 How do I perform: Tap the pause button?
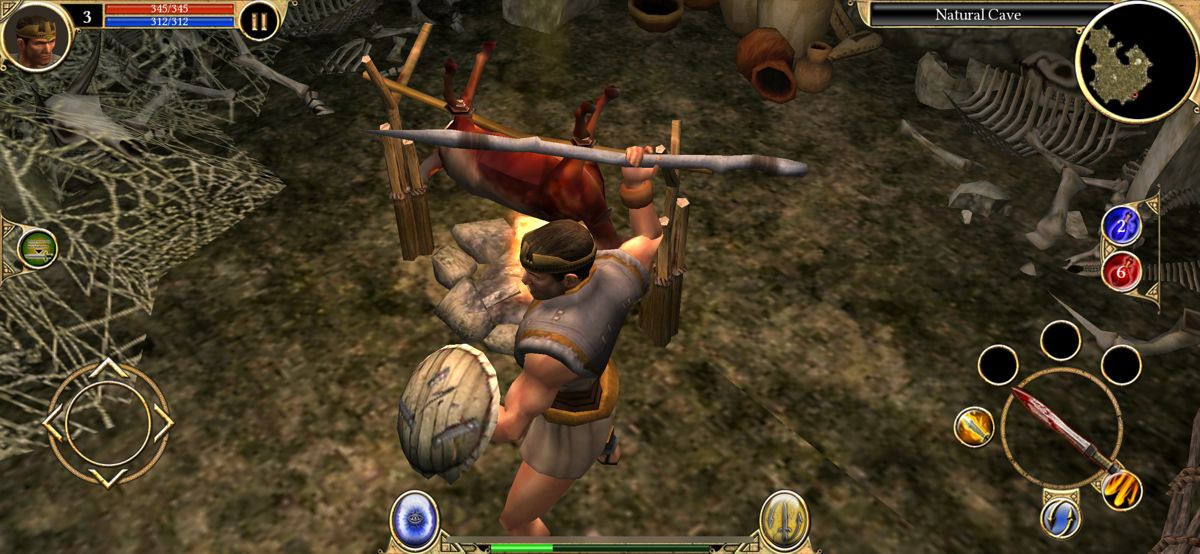point(258,22)
